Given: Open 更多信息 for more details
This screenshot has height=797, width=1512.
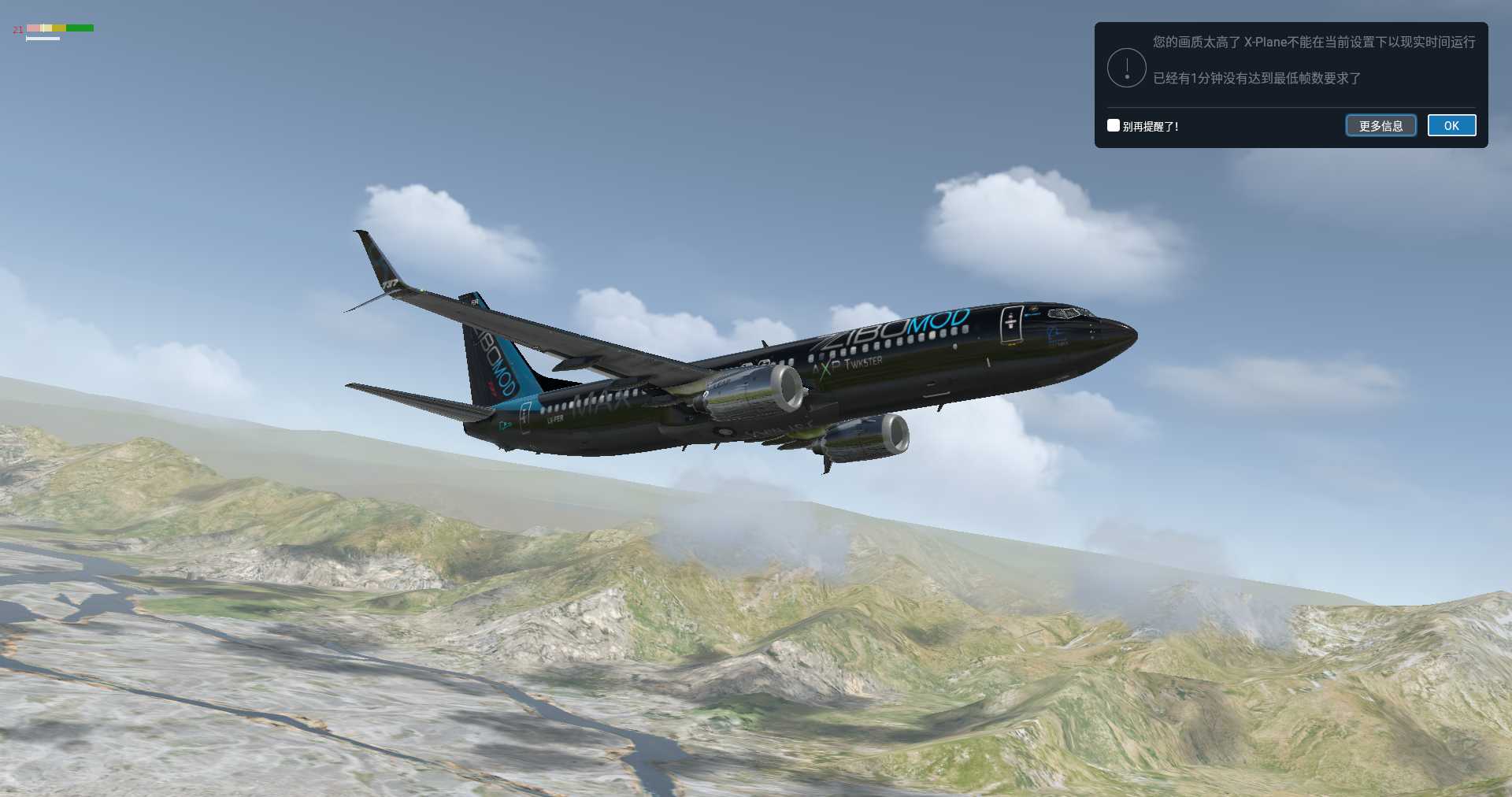Looking at the screenshot, I should [x=1380, y=125].
